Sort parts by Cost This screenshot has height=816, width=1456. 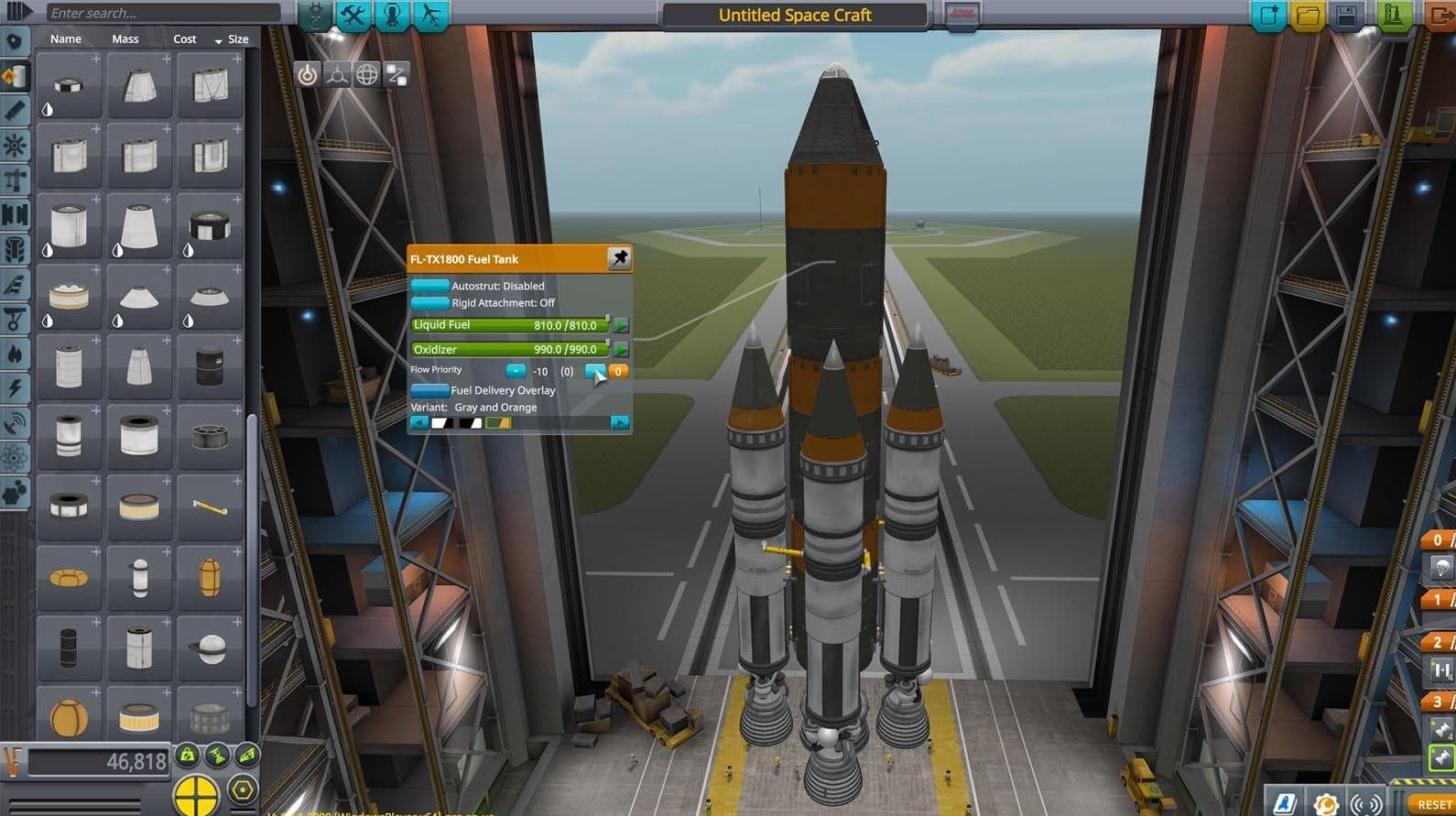[x=185, y=39]
